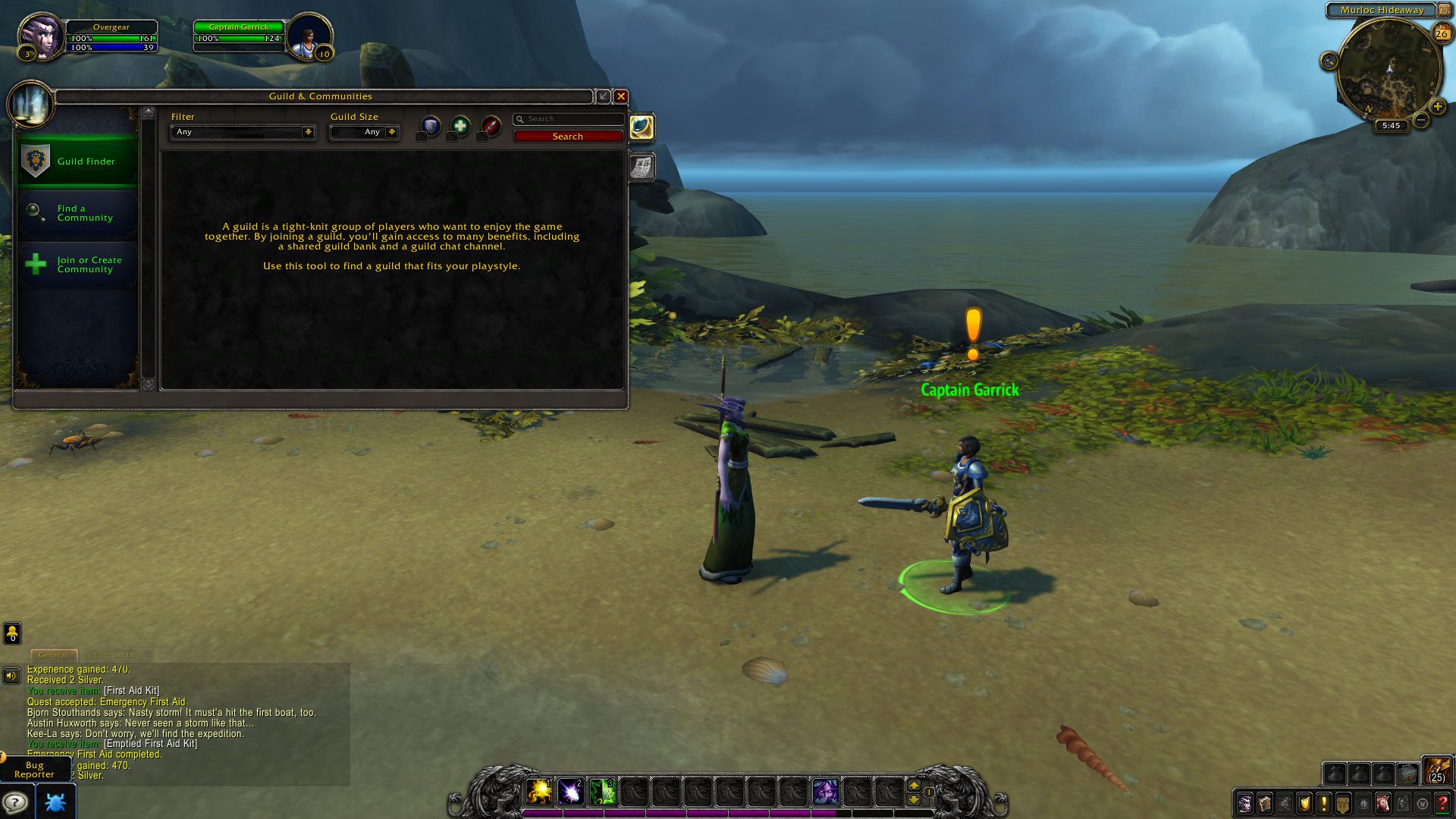Open the character info portrait micro menu icon

click(x=1245, y=802)
